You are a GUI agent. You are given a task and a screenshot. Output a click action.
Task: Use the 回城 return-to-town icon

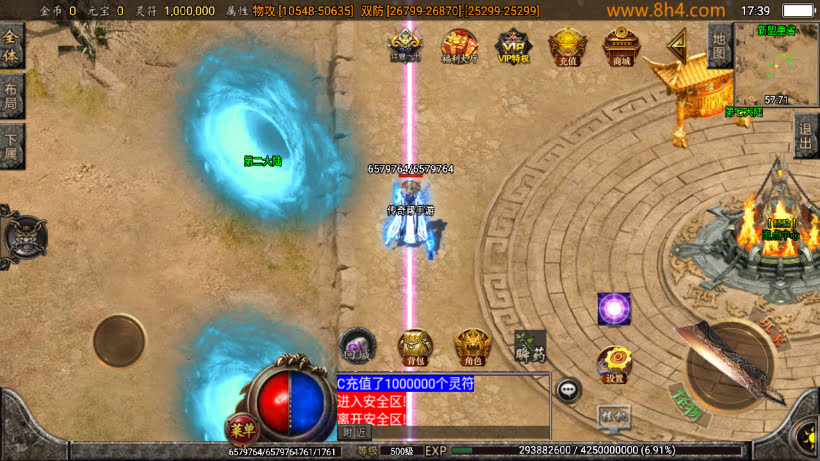357,346
